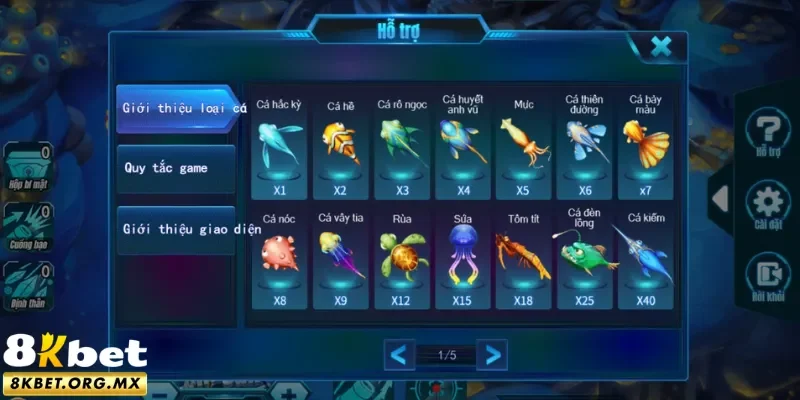Viewport: 800px width, 400px height.
Task: Go to the next help page
Action: coord(491,354)
